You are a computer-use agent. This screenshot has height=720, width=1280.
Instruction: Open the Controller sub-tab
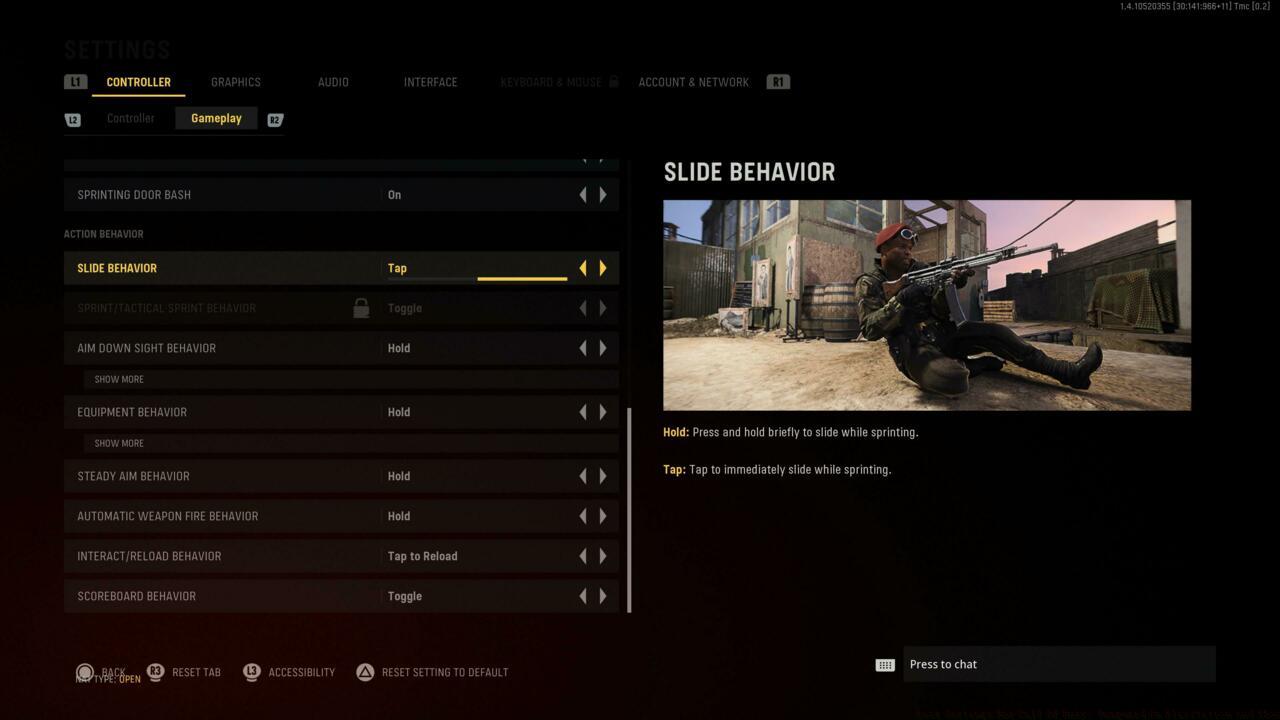tap(130, 118)
